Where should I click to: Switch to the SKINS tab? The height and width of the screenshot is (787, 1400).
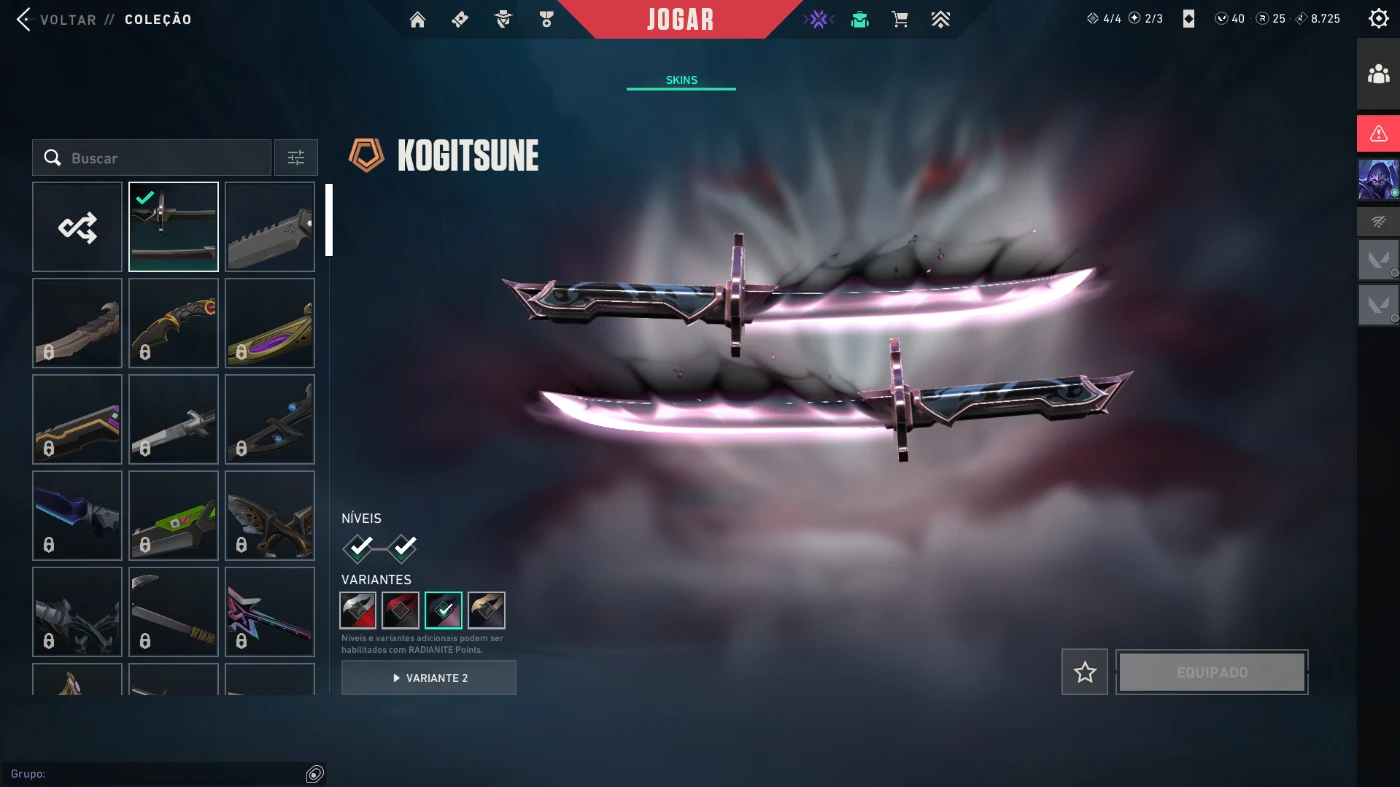click(x=681, y=80)
